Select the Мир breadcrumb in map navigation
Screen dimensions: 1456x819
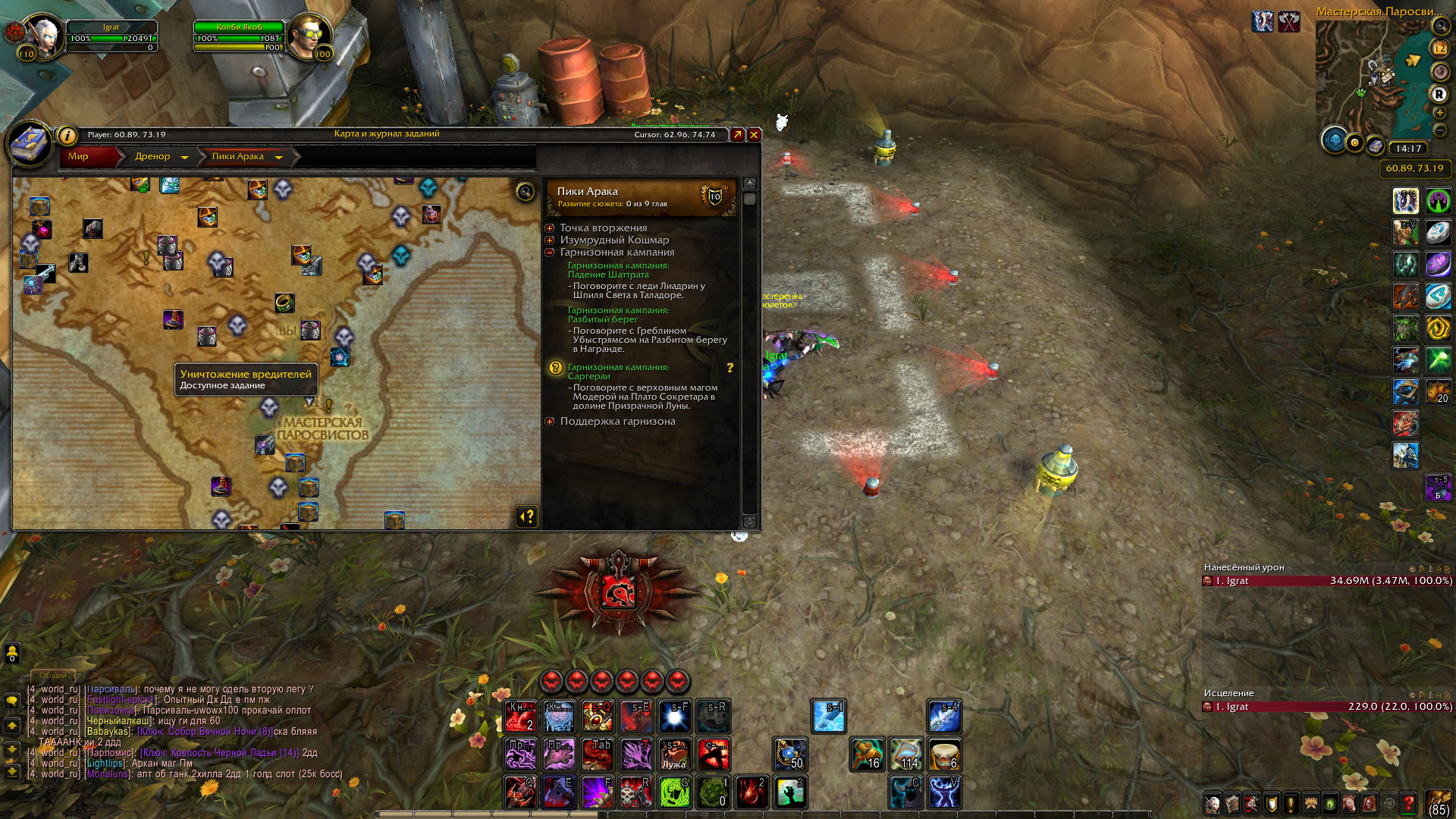click(x=79, y=157)
